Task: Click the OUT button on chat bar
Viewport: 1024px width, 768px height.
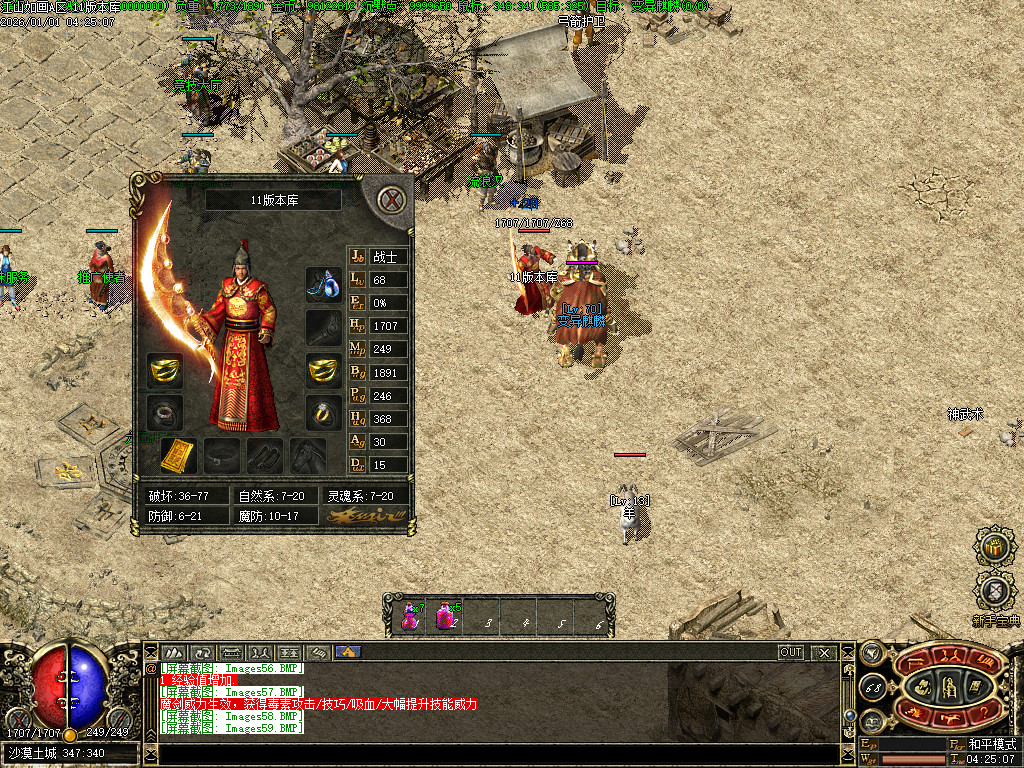Action: tap(791, 652)
